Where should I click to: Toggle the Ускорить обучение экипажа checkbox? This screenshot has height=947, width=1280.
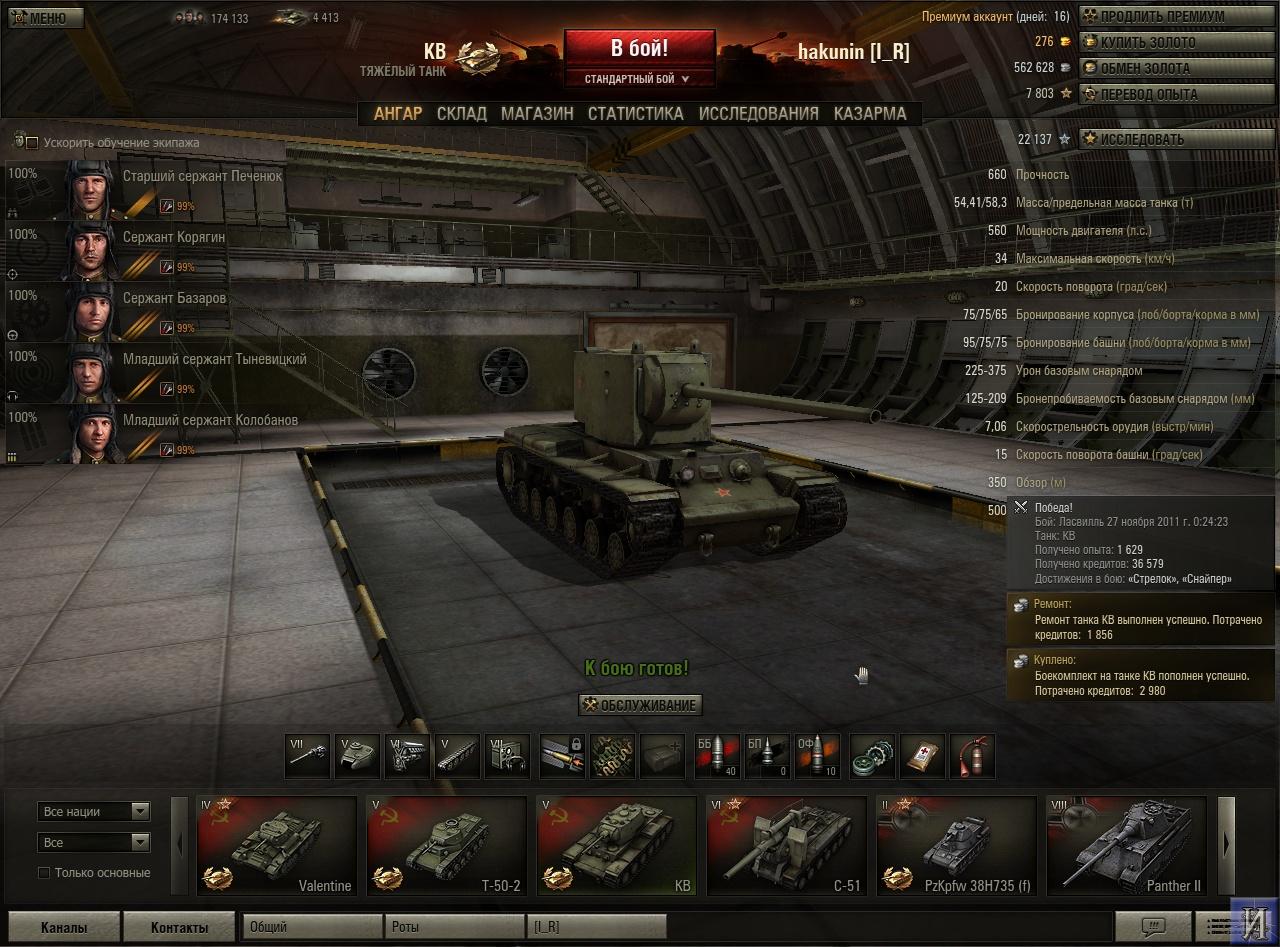(x=32, y=143)
